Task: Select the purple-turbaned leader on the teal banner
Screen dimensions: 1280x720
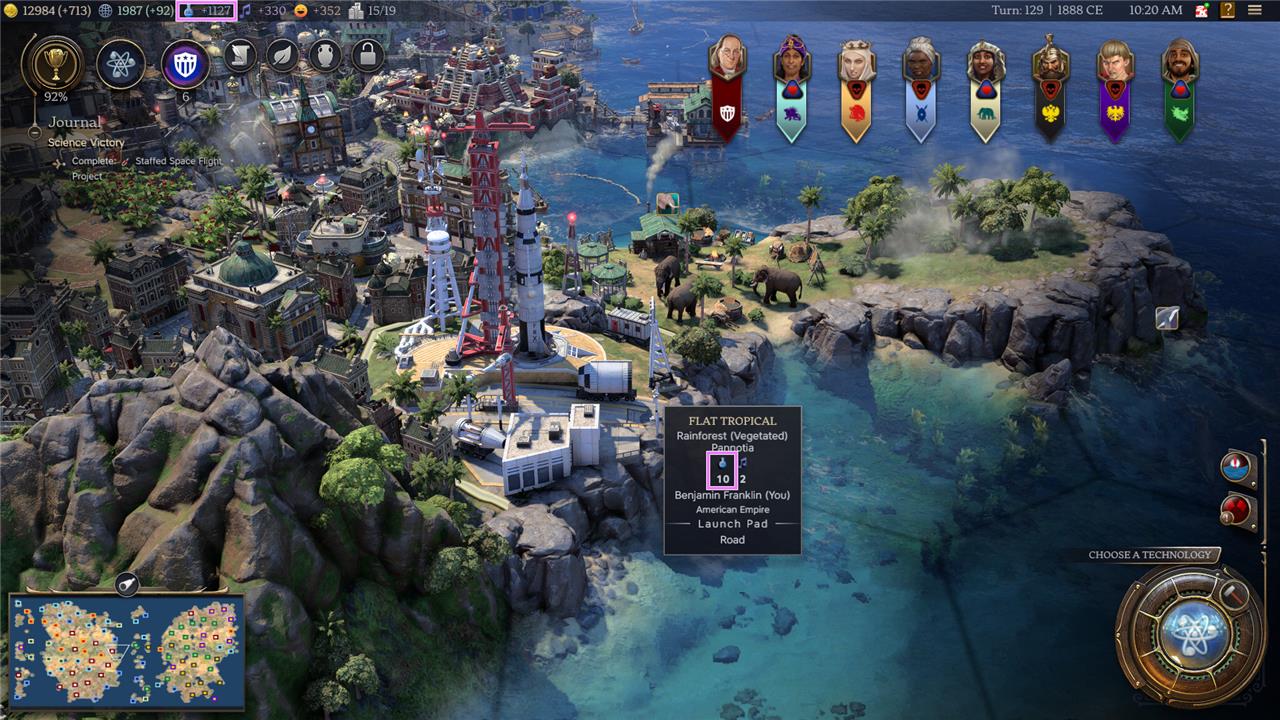Action: pos(791,62)
